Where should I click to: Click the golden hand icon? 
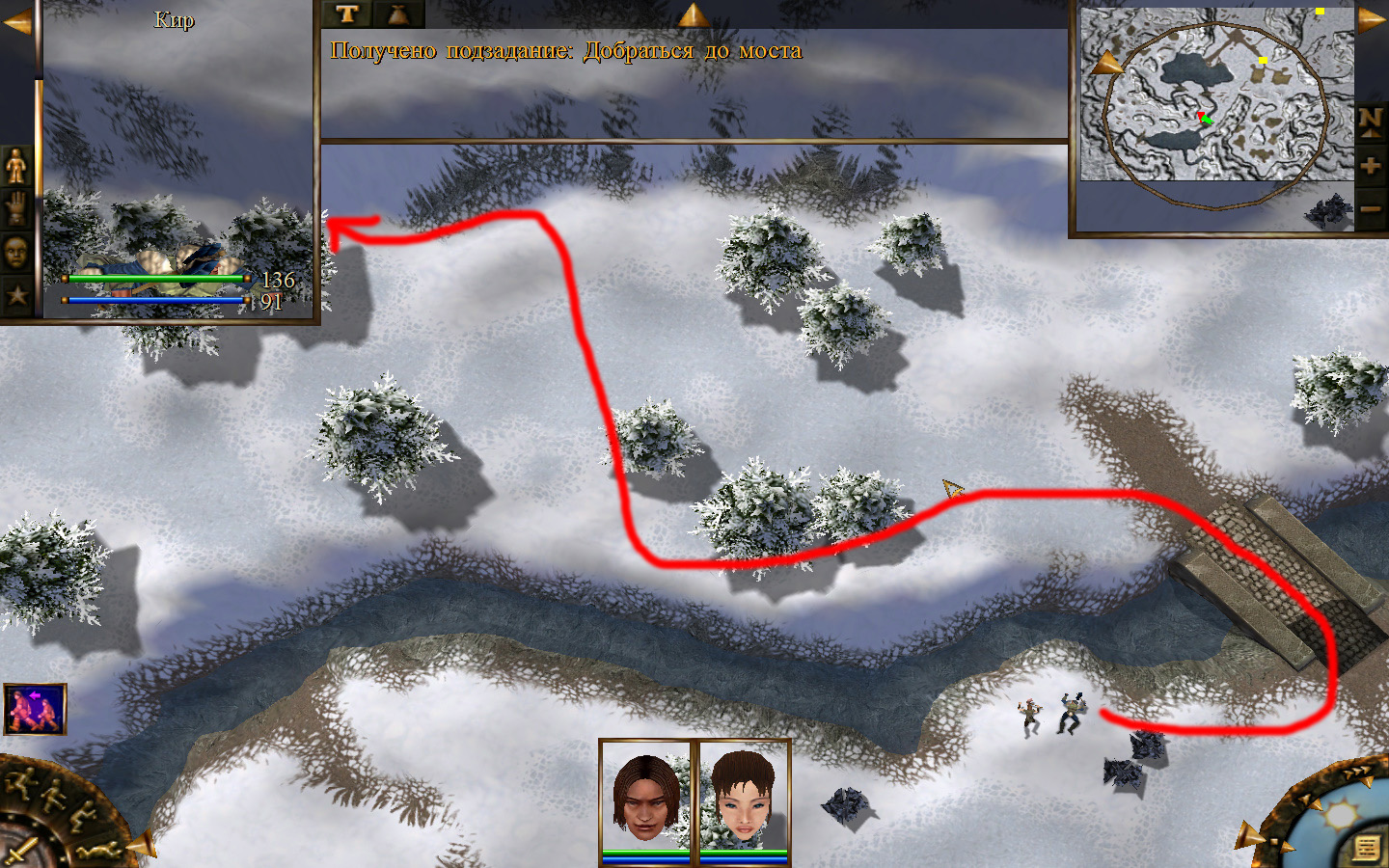16,209
